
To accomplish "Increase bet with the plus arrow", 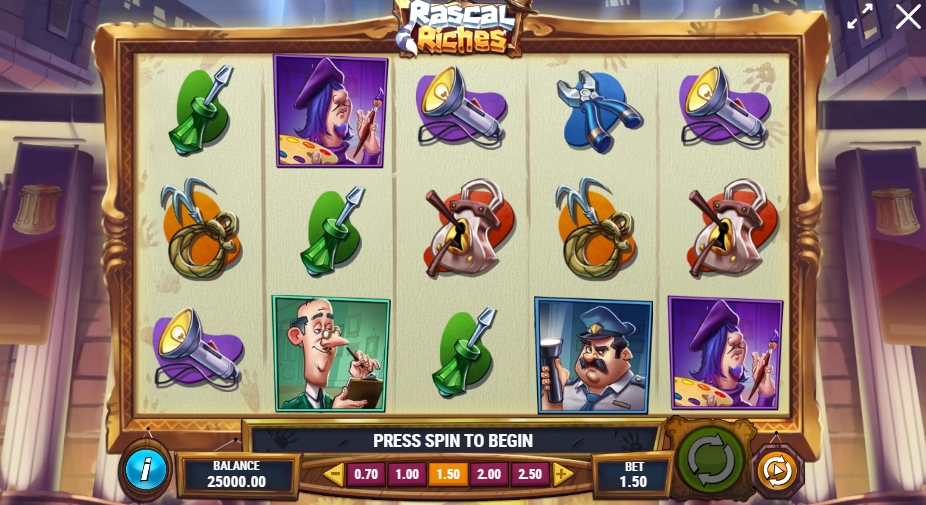I will pos(563,474).
